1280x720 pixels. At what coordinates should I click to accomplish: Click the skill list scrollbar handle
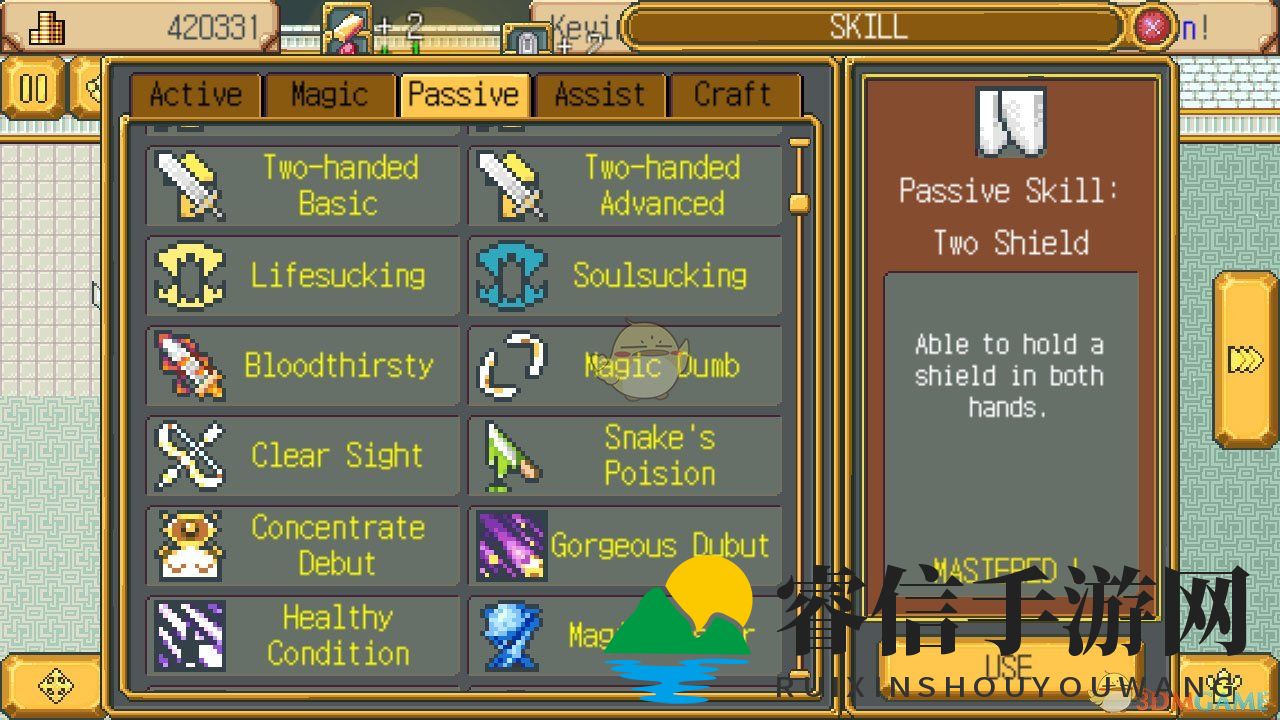tap(798, 203)
